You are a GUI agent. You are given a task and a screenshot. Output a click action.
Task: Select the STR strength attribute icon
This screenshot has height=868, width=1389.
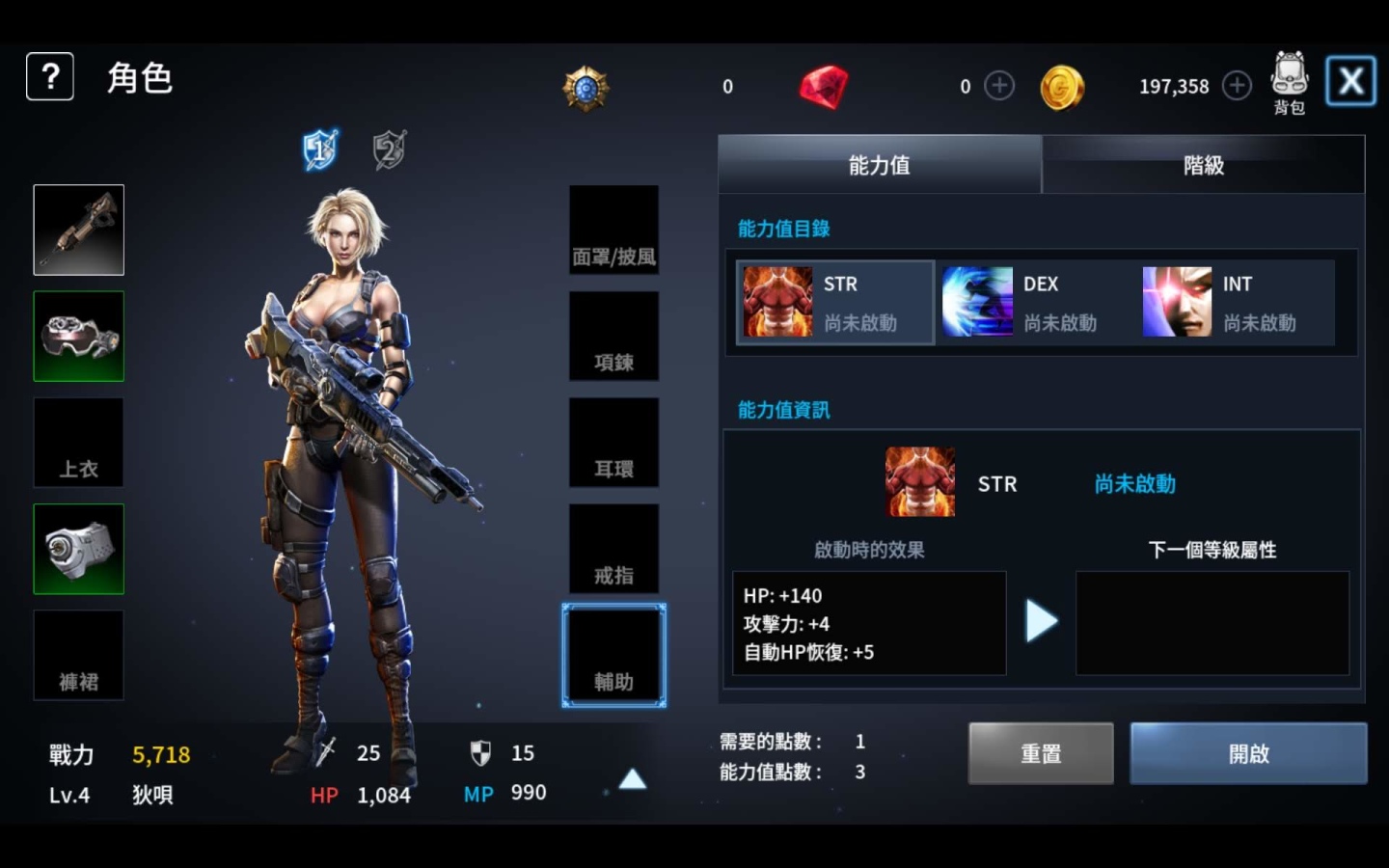click(x=777, y=301)
